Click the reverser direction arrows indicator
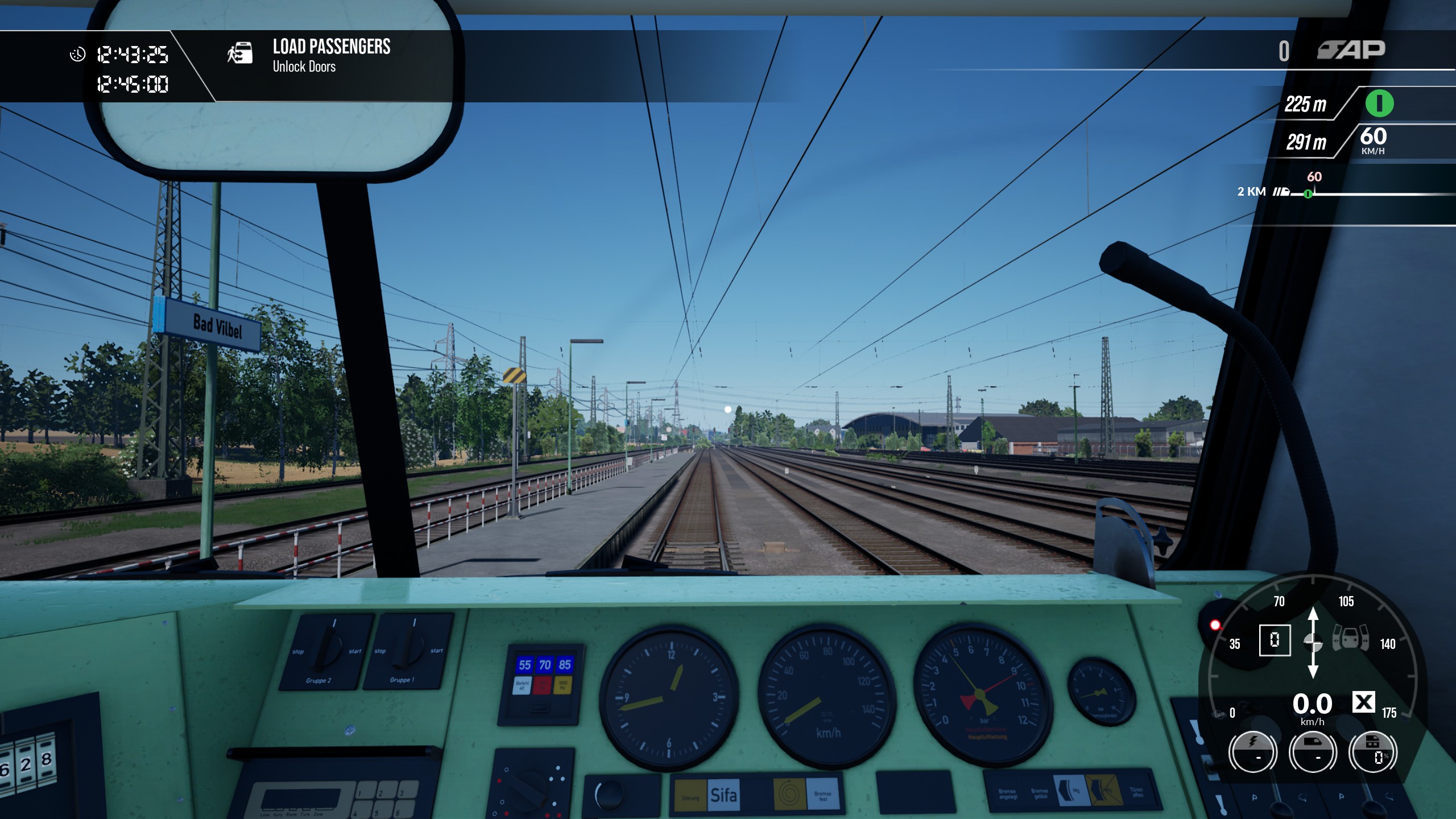The width and height of the screenshot is (1456, 819). coord(1313,643)
